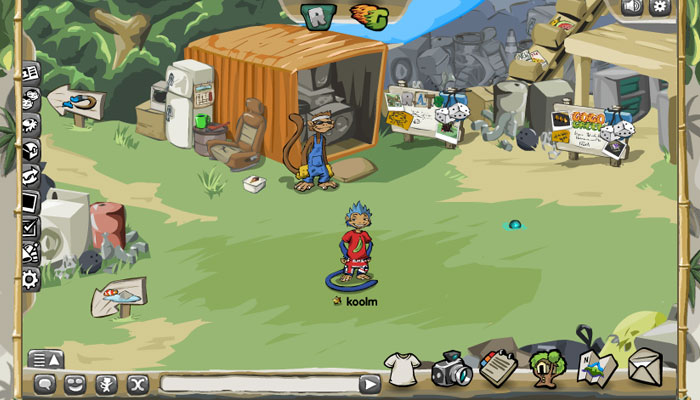The height and width of the screenshot is (400, 700).
Task: Open the folded world map
Action: 597,366
